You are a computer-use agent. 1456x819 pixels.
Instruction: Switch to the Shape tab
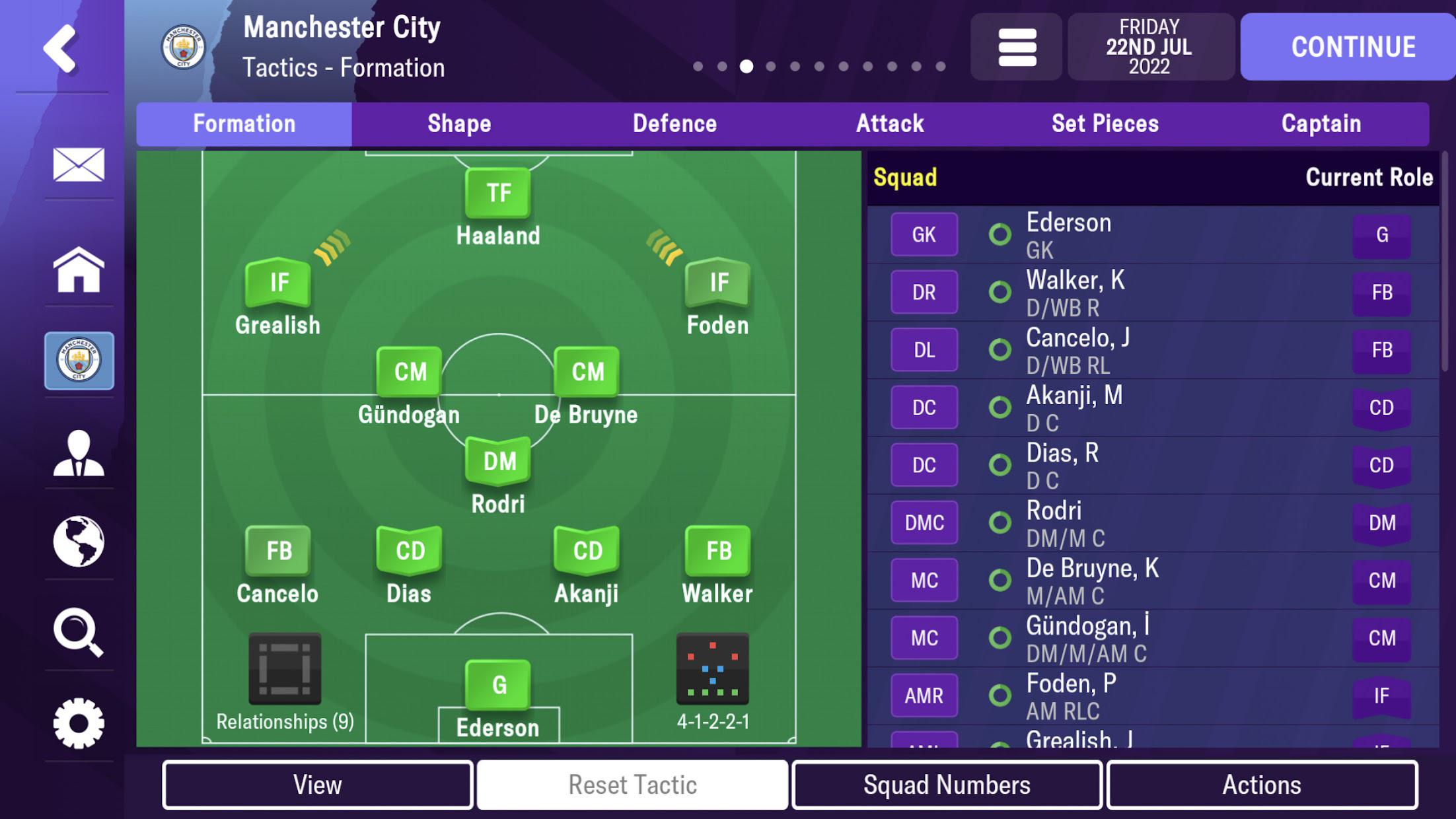pos(459,124)
